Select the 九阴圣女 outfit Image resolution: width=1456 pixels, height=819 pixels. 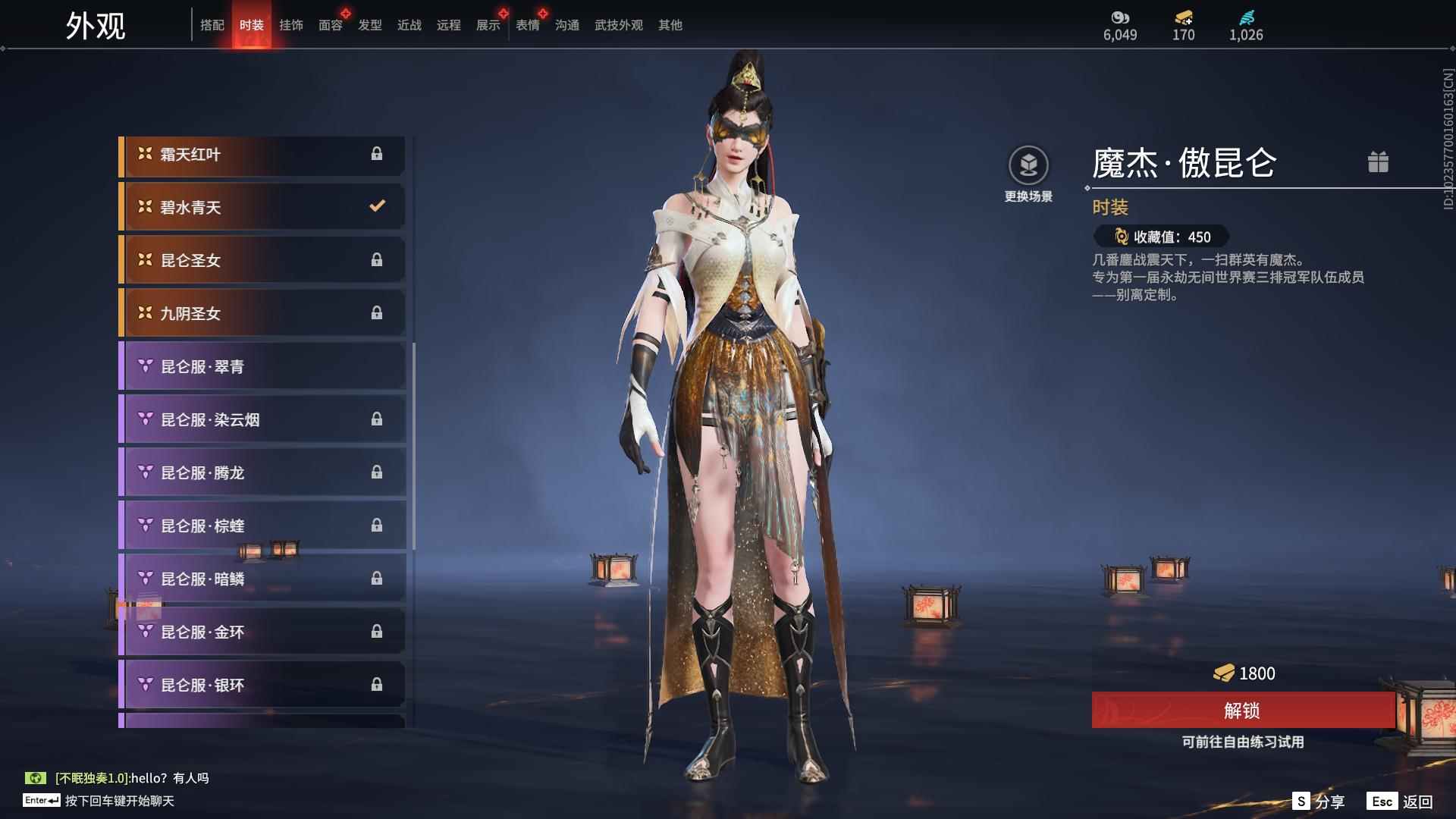click(x=262, y=314)
